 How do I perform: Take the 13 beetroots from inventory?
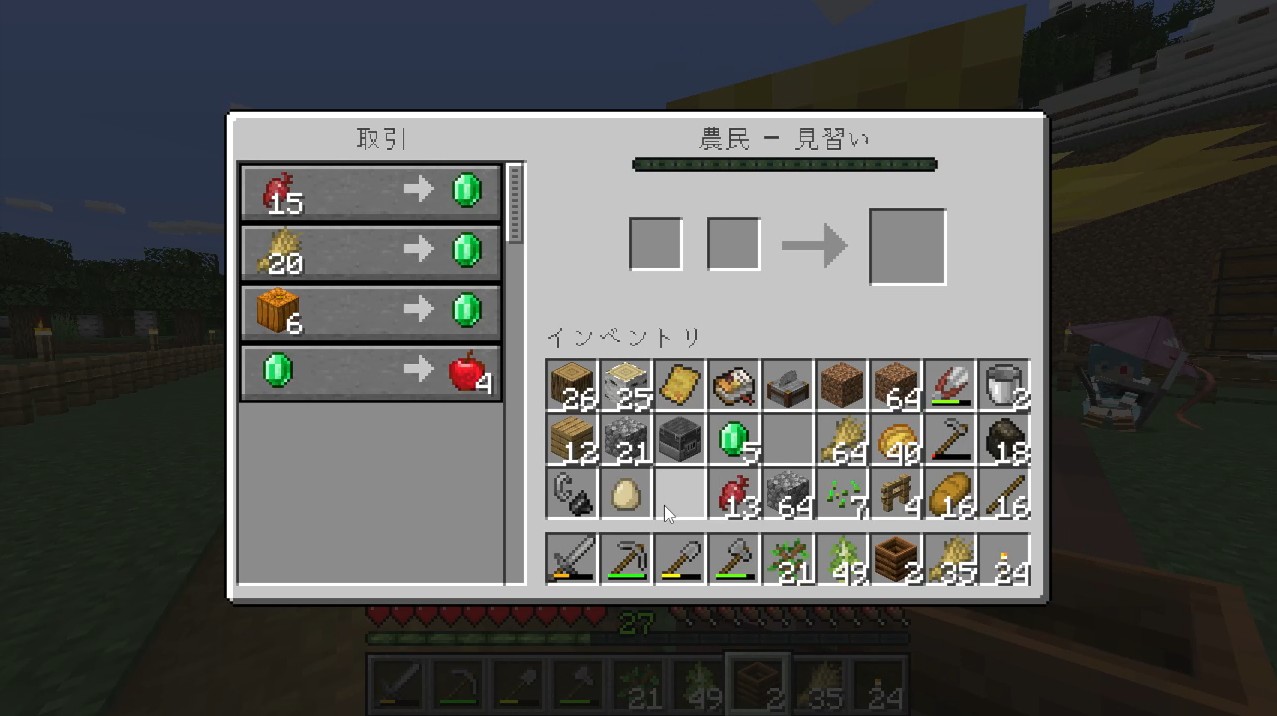pos(735,493)
